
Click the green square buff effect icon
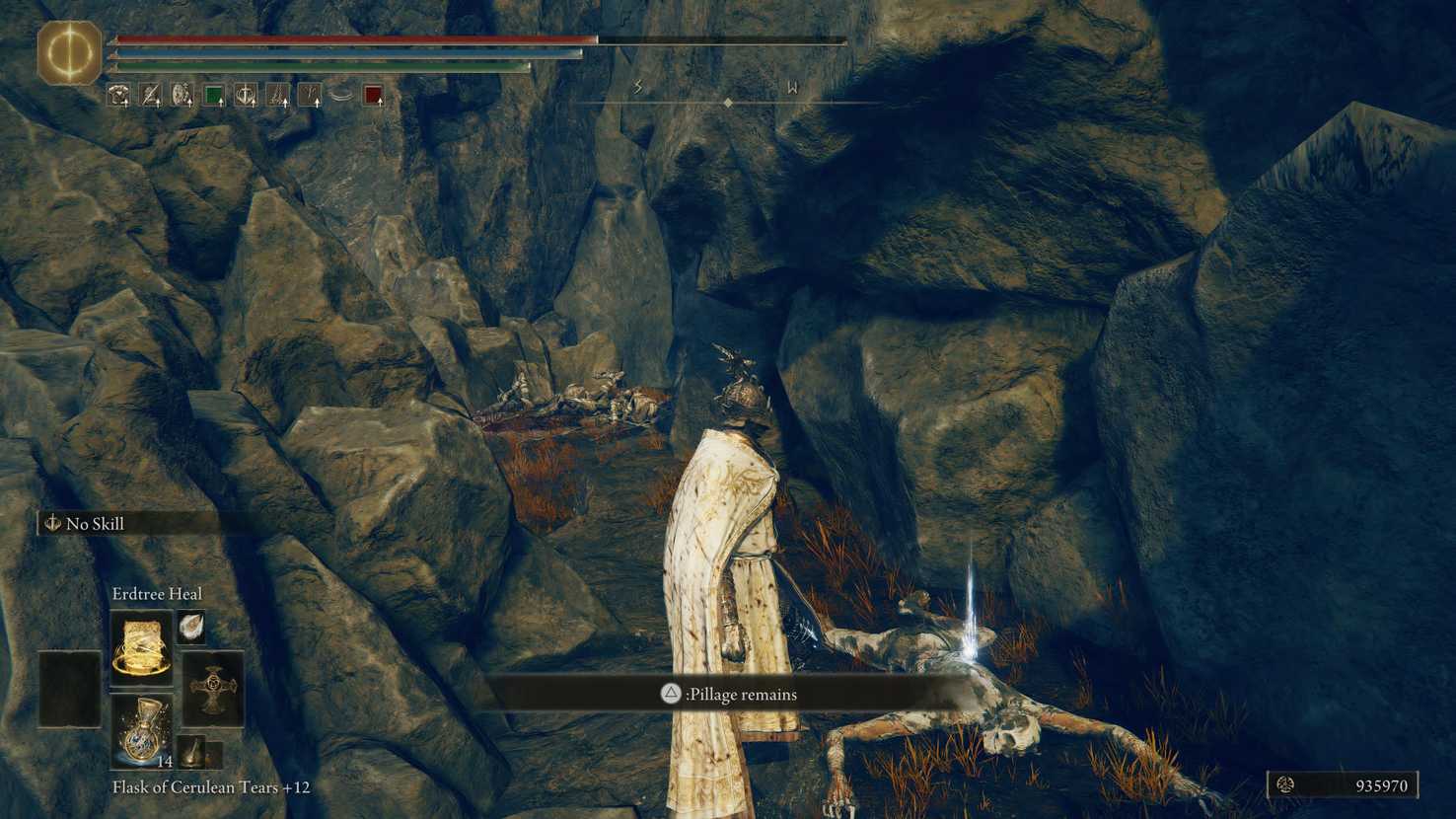pos(213,92)
